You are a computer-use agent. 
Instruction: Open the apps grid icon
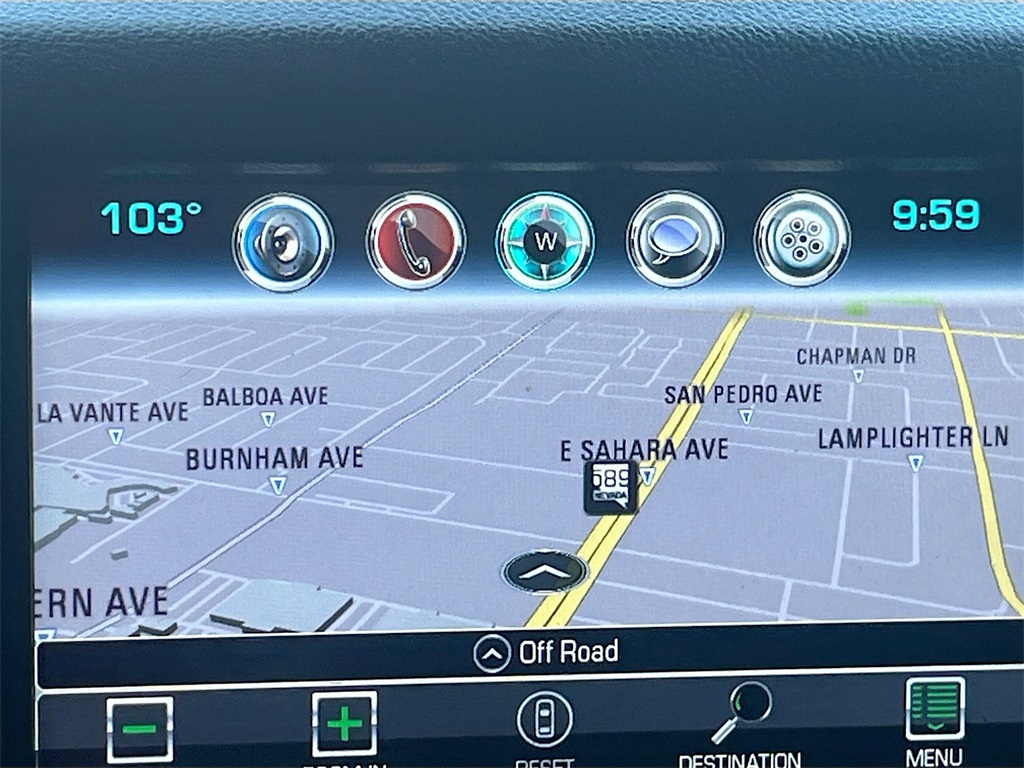point(801,240)
